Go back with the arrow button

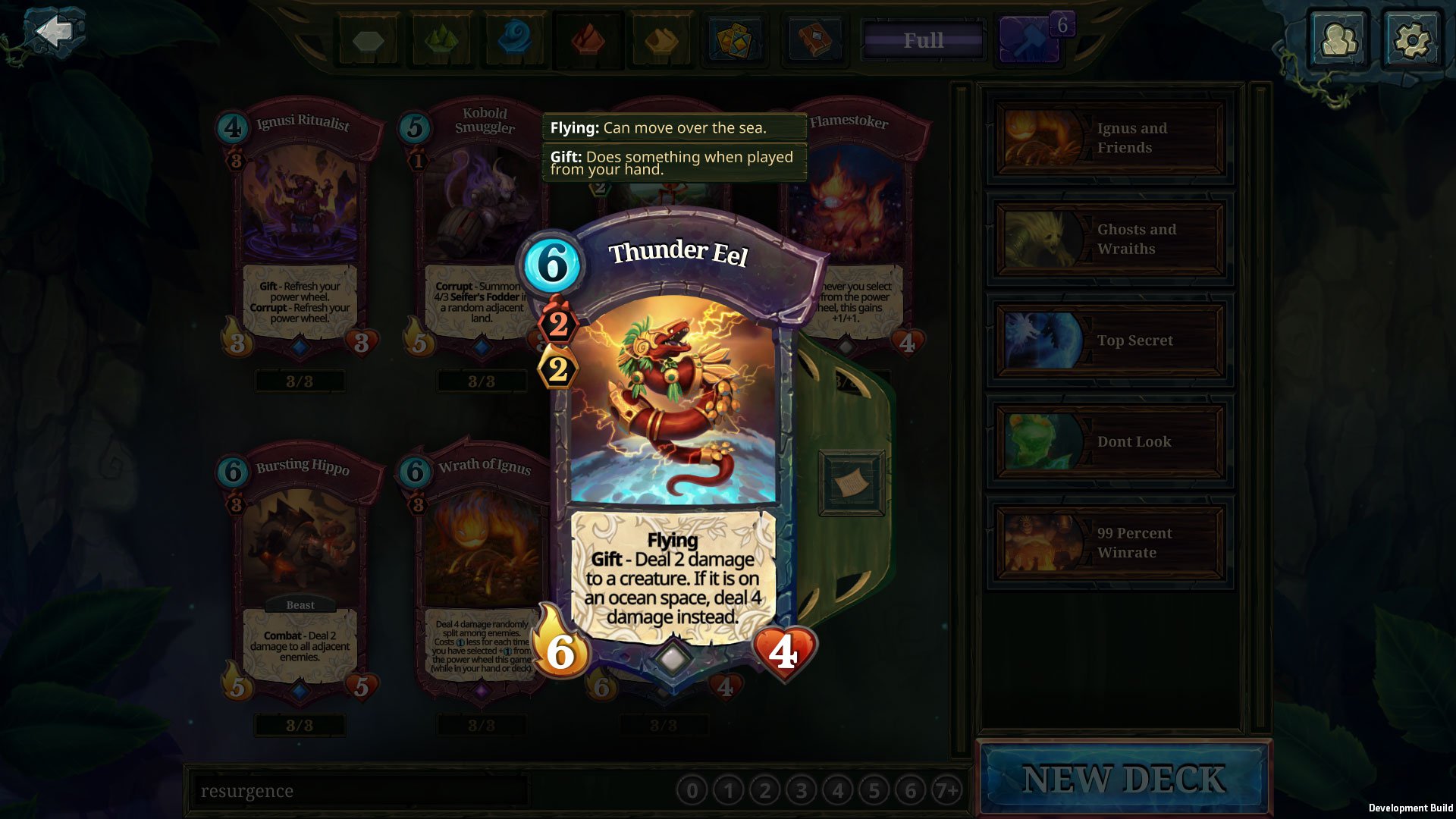coord(55,32)
